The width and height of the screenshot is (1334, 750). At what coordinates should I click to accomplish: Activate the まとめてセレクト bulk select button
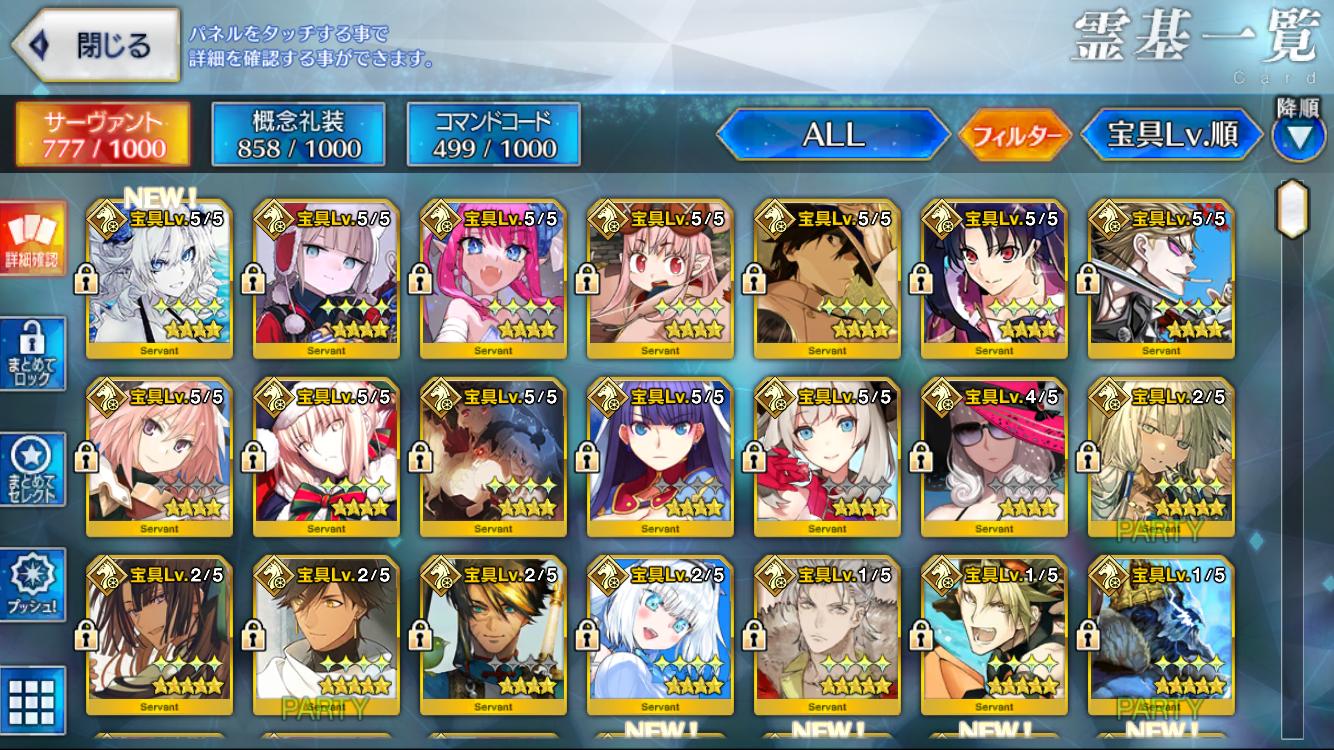(x=33, y=469)
